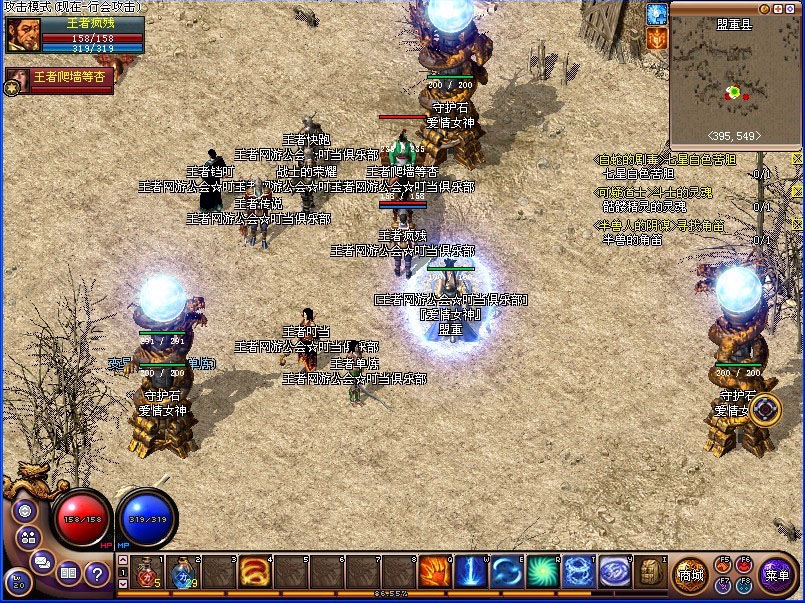Open the chat bubble button
Screen dimensions: 805x603
(x=41, y=561)
